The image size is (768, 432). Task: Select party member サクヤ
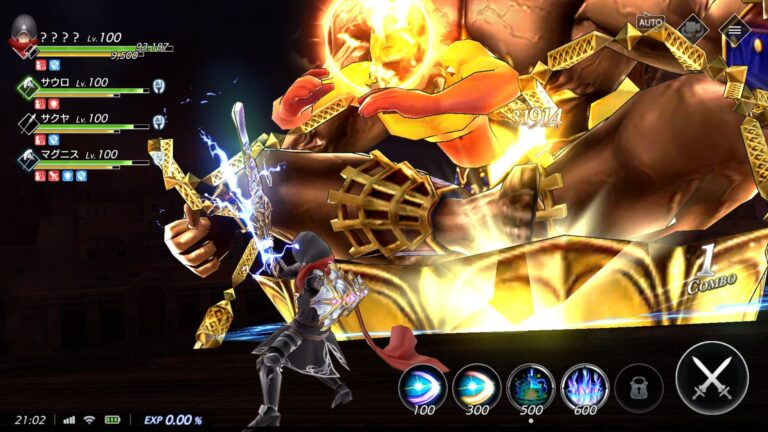point(30,123)
